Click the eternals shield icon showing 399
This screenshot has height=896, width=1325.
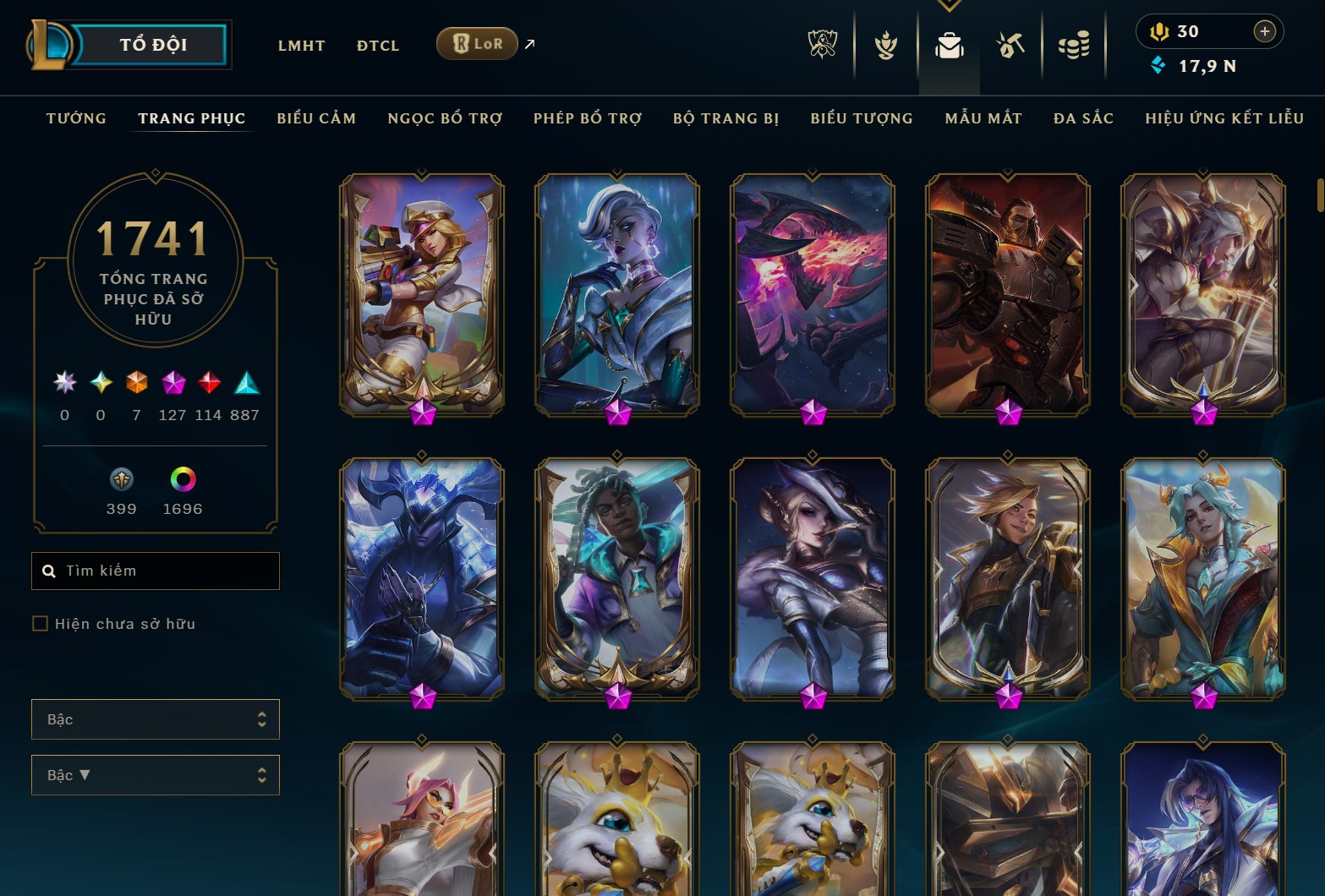tap(121, 479)
